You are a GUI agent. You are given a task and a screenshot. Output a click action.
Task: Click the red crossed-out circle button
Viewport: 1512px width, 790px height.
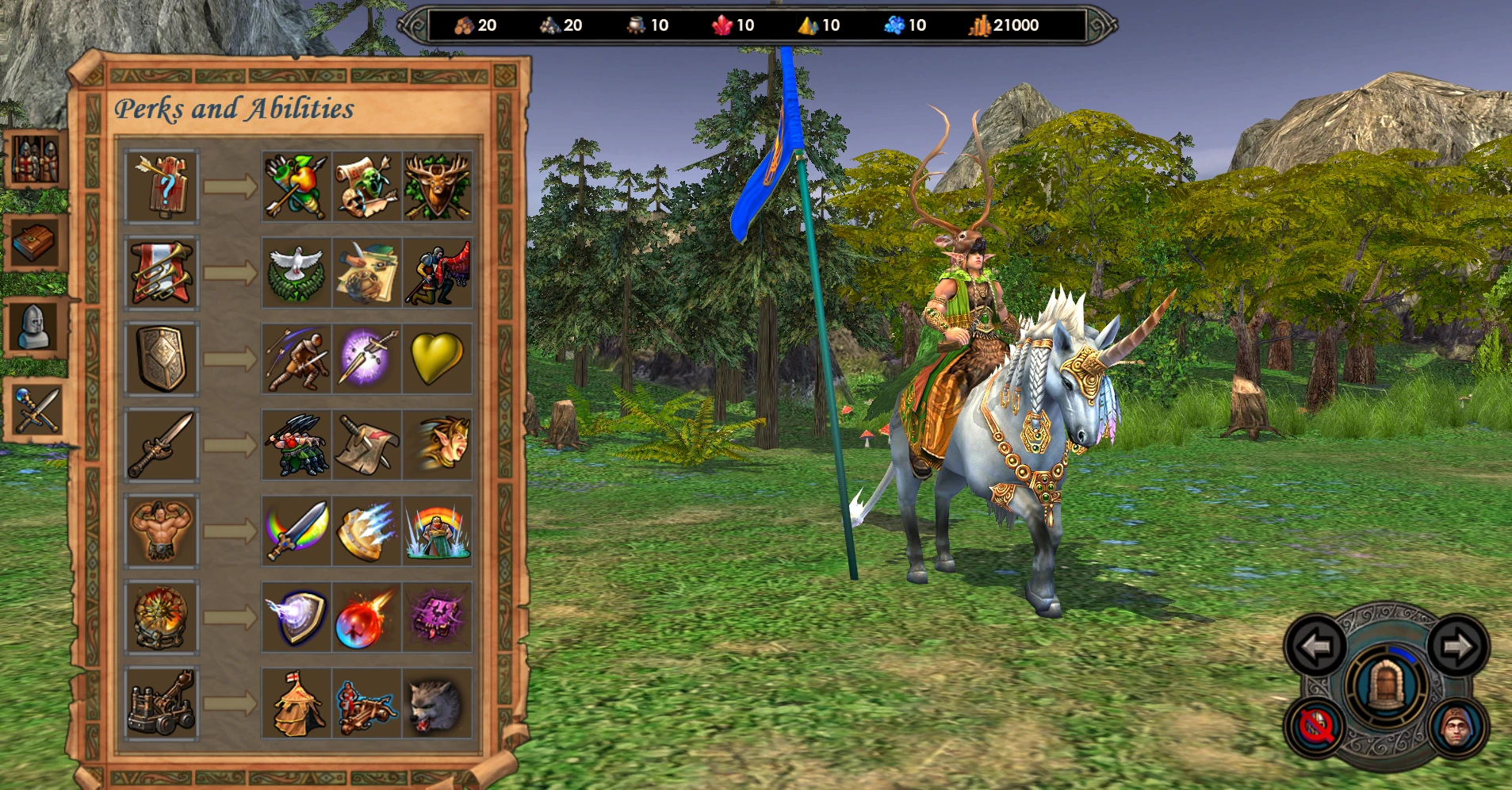[1316, 727]
